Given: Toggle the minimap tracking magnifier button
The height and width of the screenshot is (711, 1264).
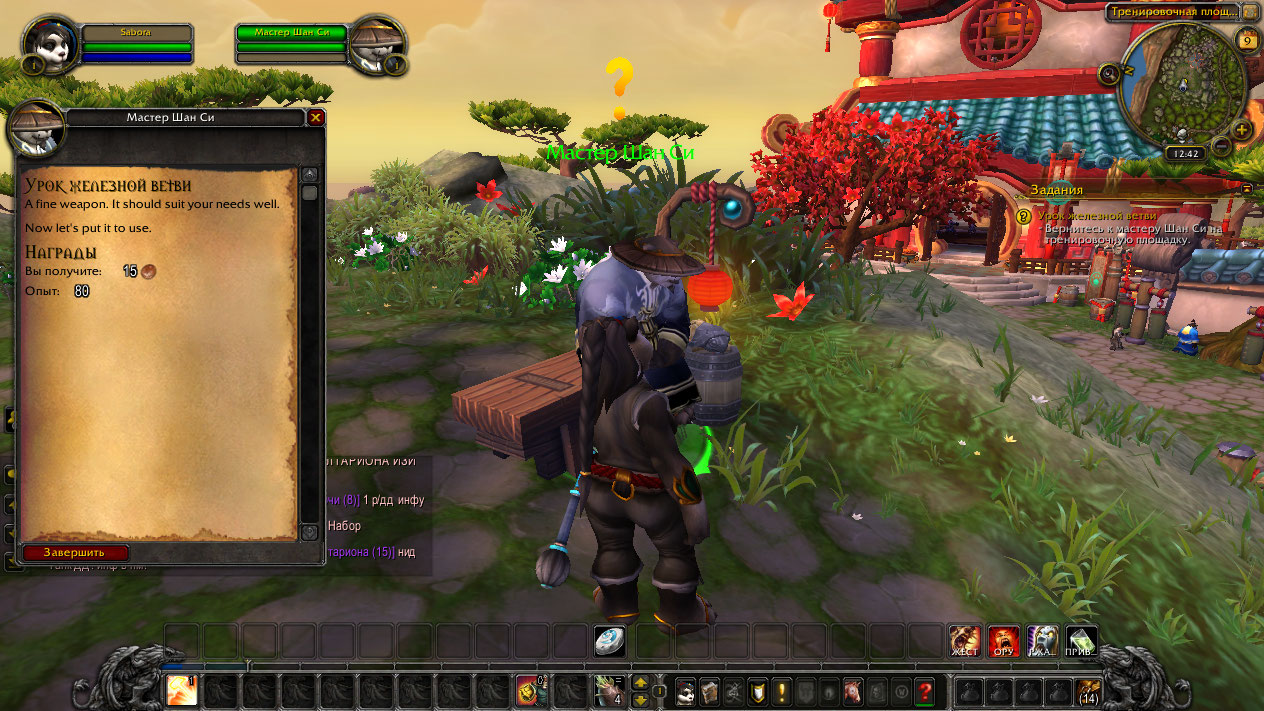Looking at the screenshot, I should tap(1109, 73).
